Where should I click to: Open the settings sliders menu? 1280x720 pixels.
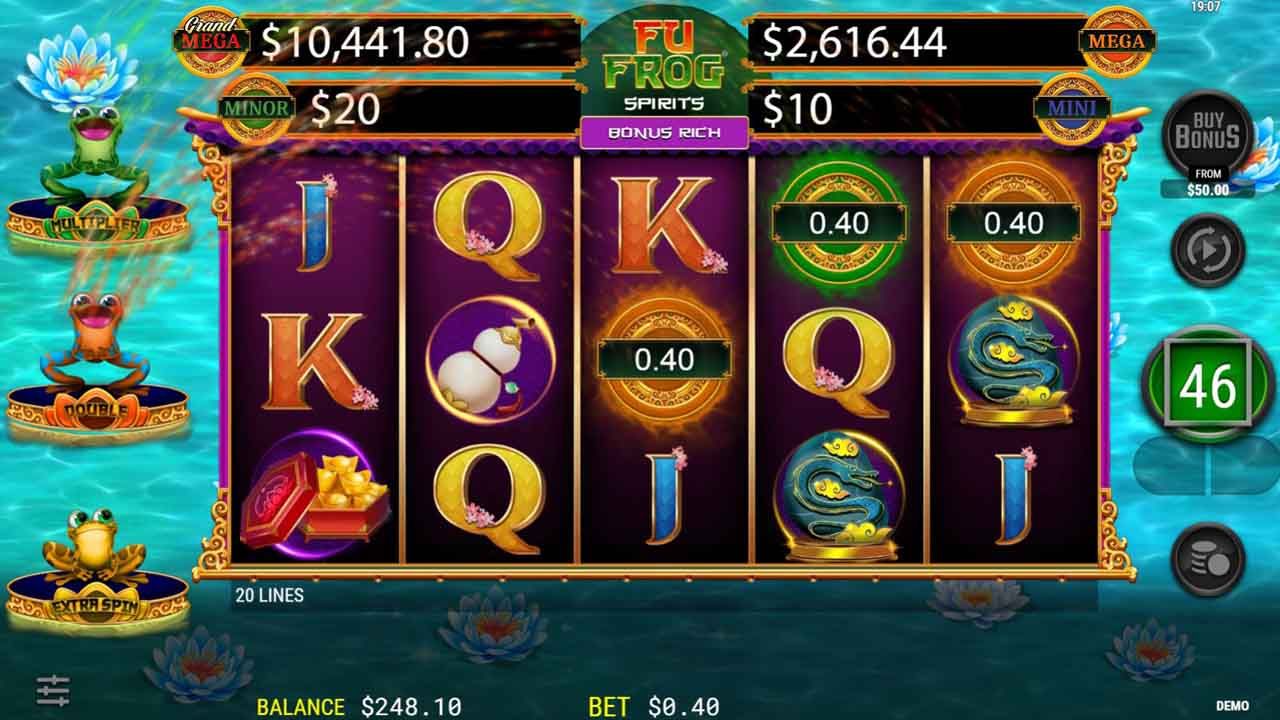click(53, 690)
